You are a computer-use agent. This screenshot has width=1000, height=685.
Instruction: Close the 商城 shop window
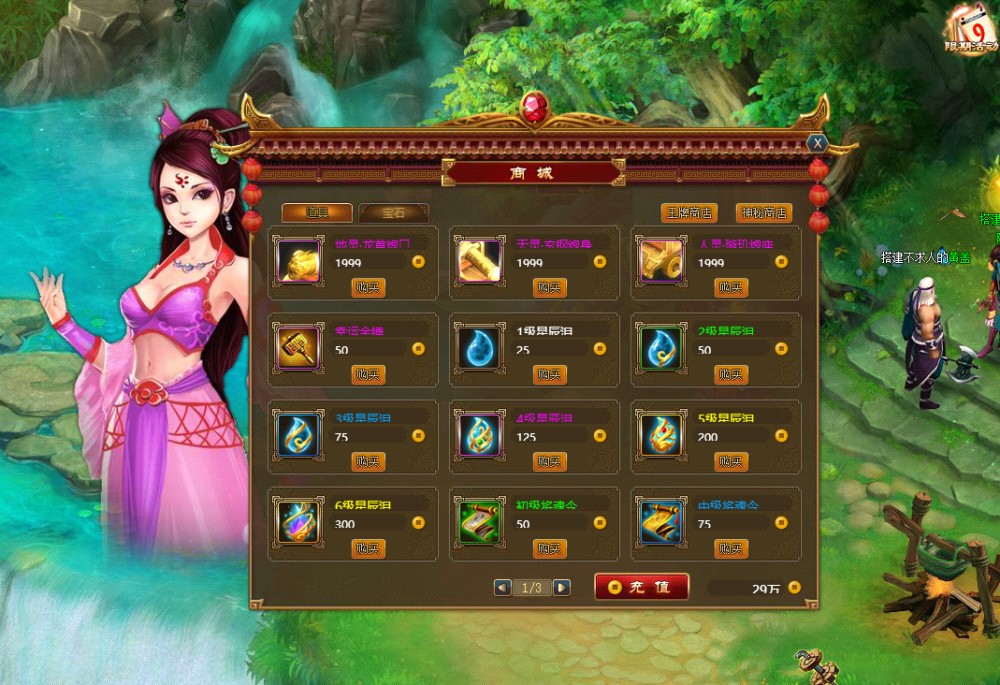click(x=817, y=143)
